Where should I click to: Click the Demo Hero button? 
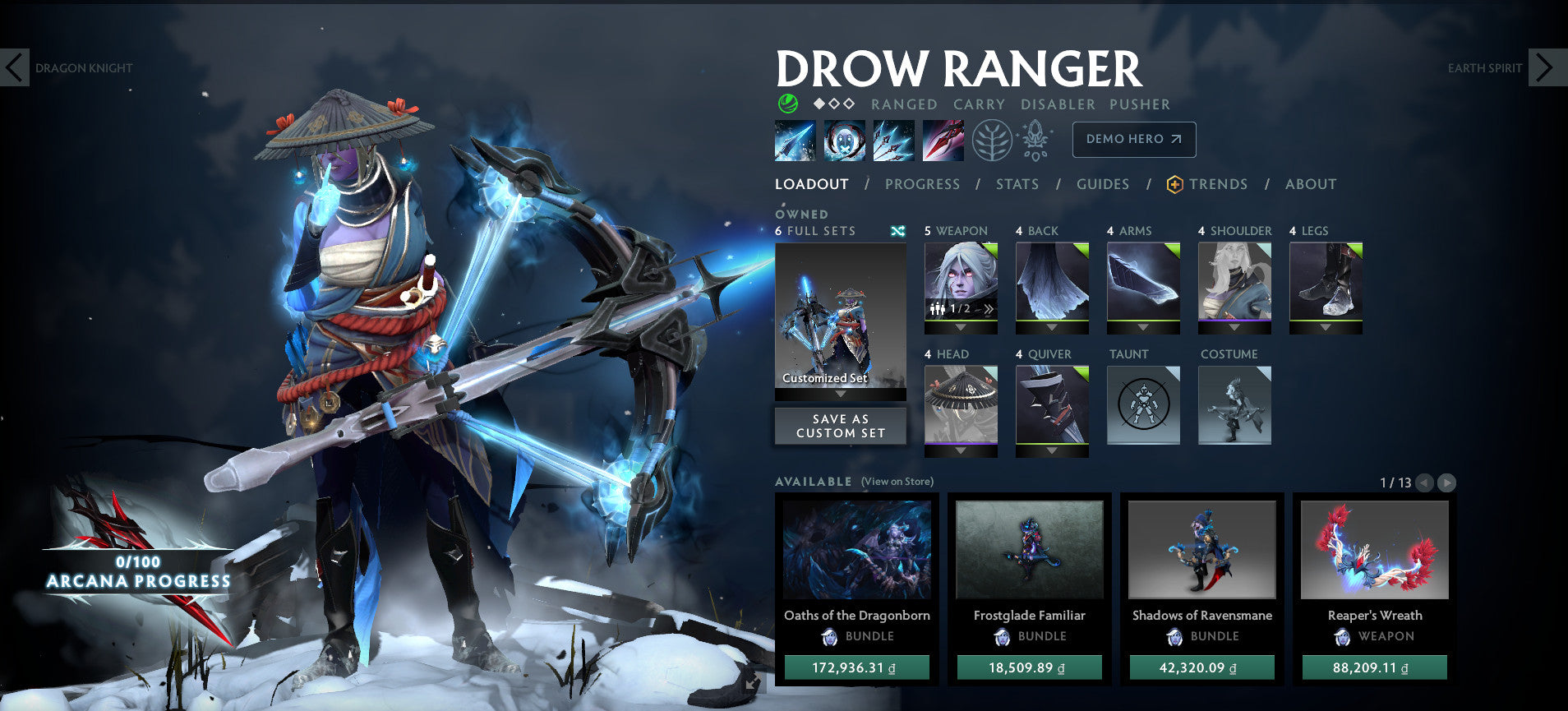coord(1132,140)
